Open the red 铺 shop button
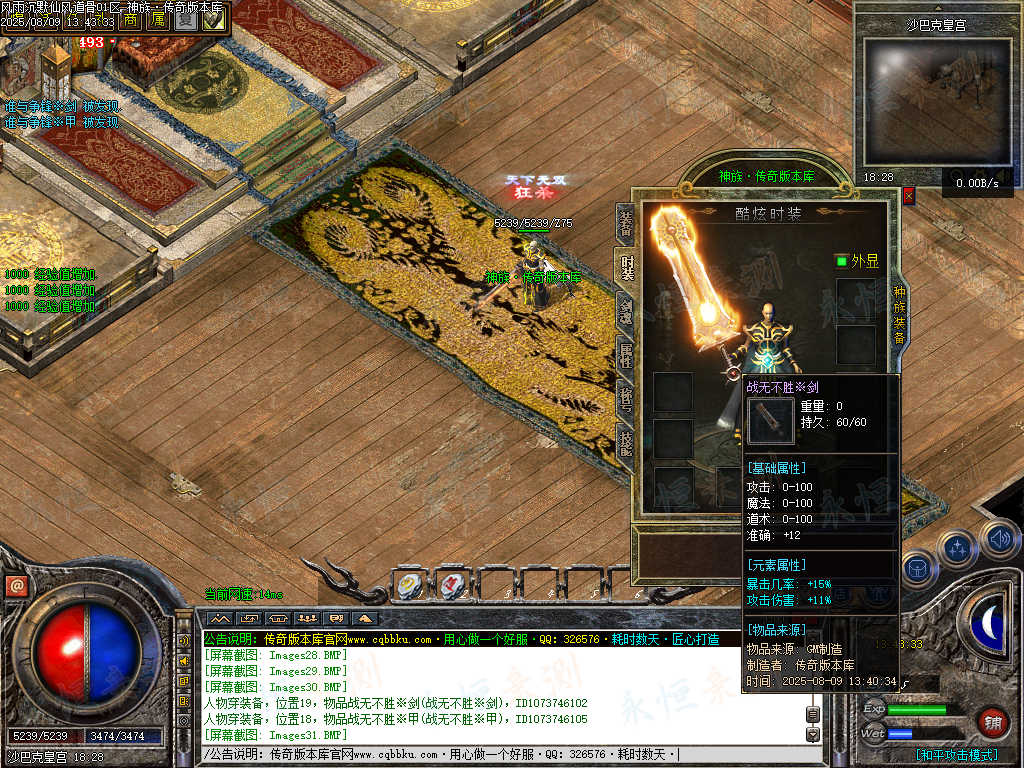 tap(993, 720)
